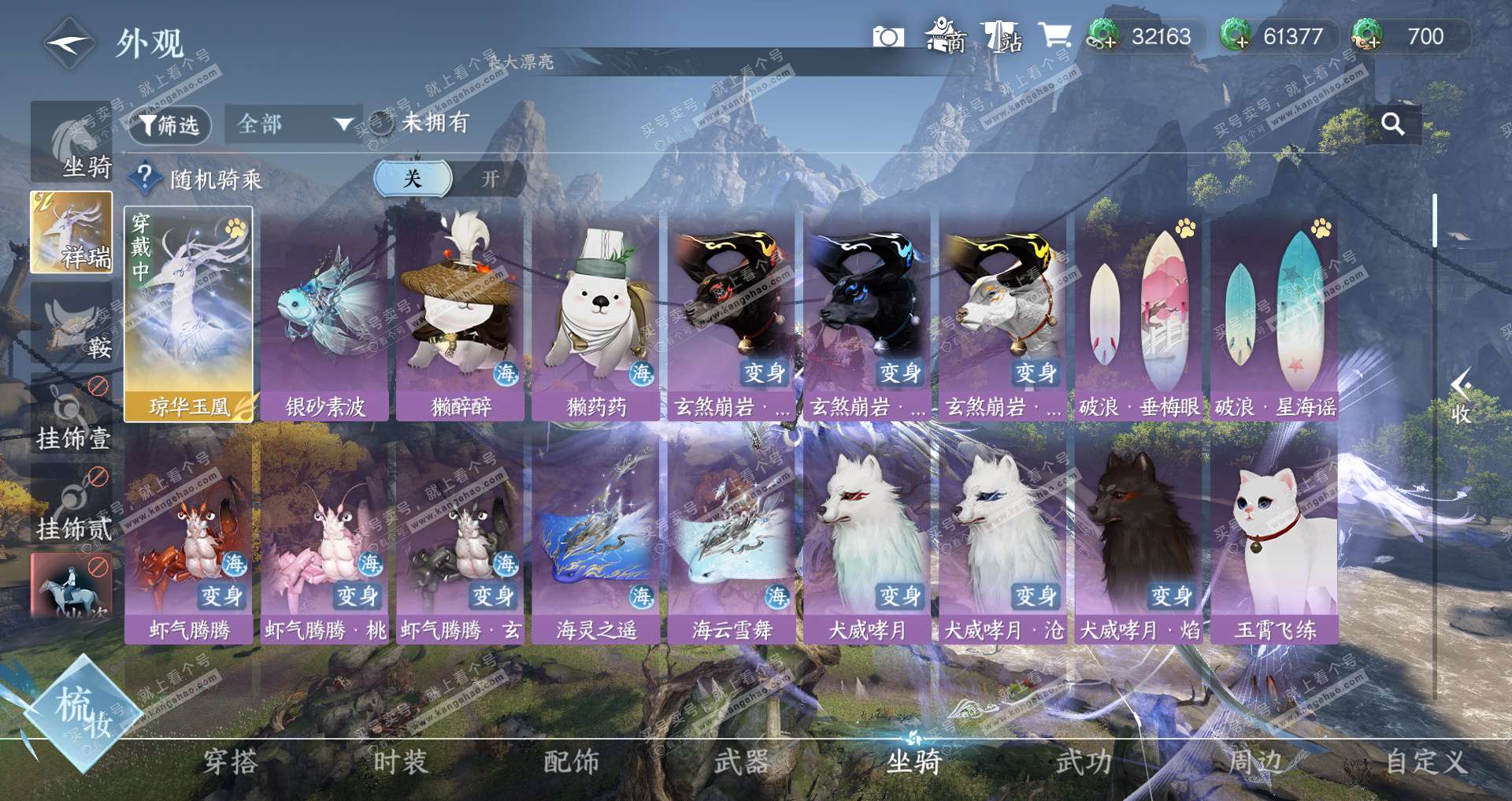The width and height of the screenshot is (1512, 801).
Task: Select the 玉霄飞练 white cat mount
Action: (x=1274, y=537)
